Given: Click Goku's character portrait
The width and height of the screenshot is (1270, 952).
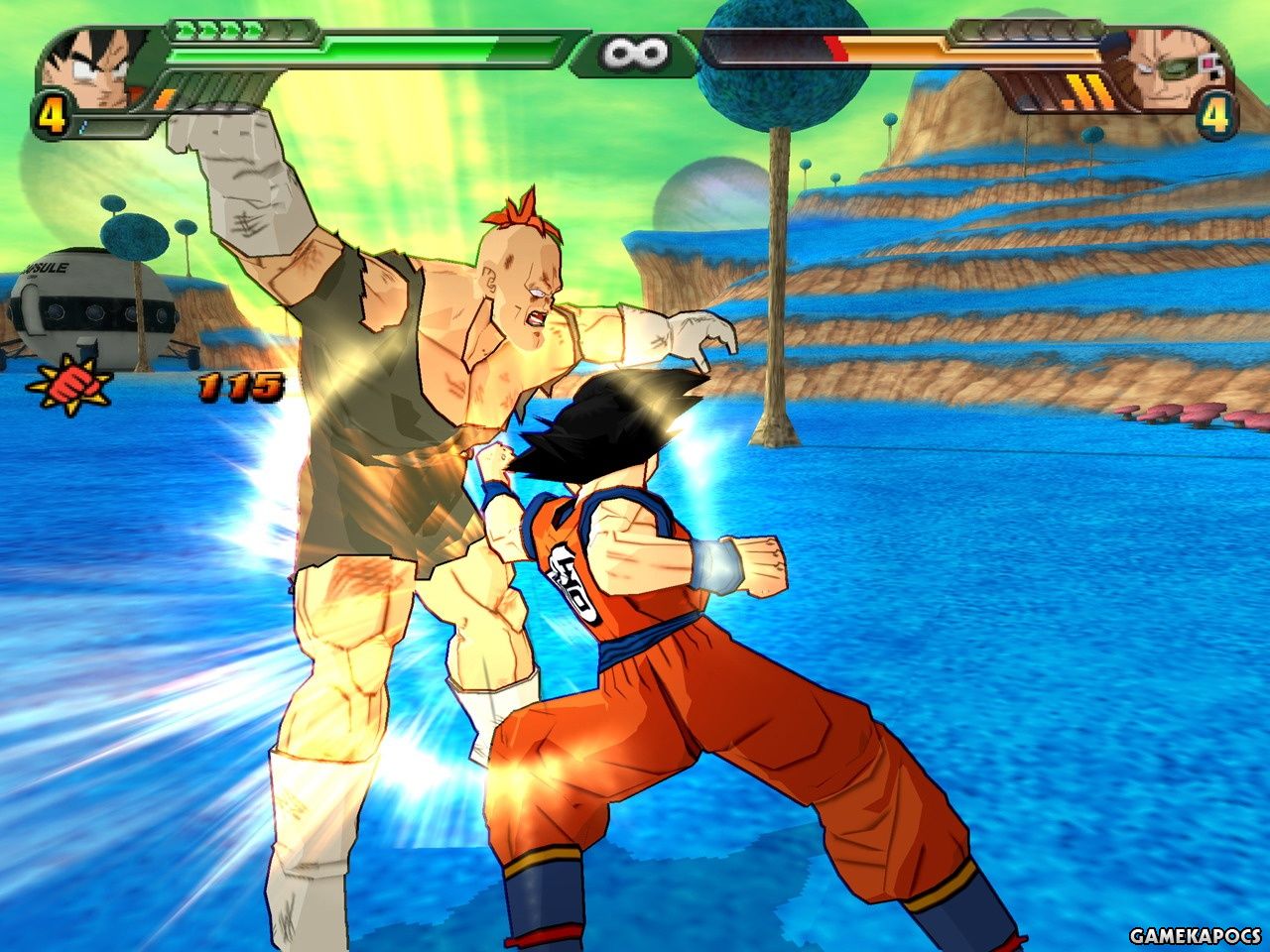Looking at the screenshot, I should click(x=96, y=67).
